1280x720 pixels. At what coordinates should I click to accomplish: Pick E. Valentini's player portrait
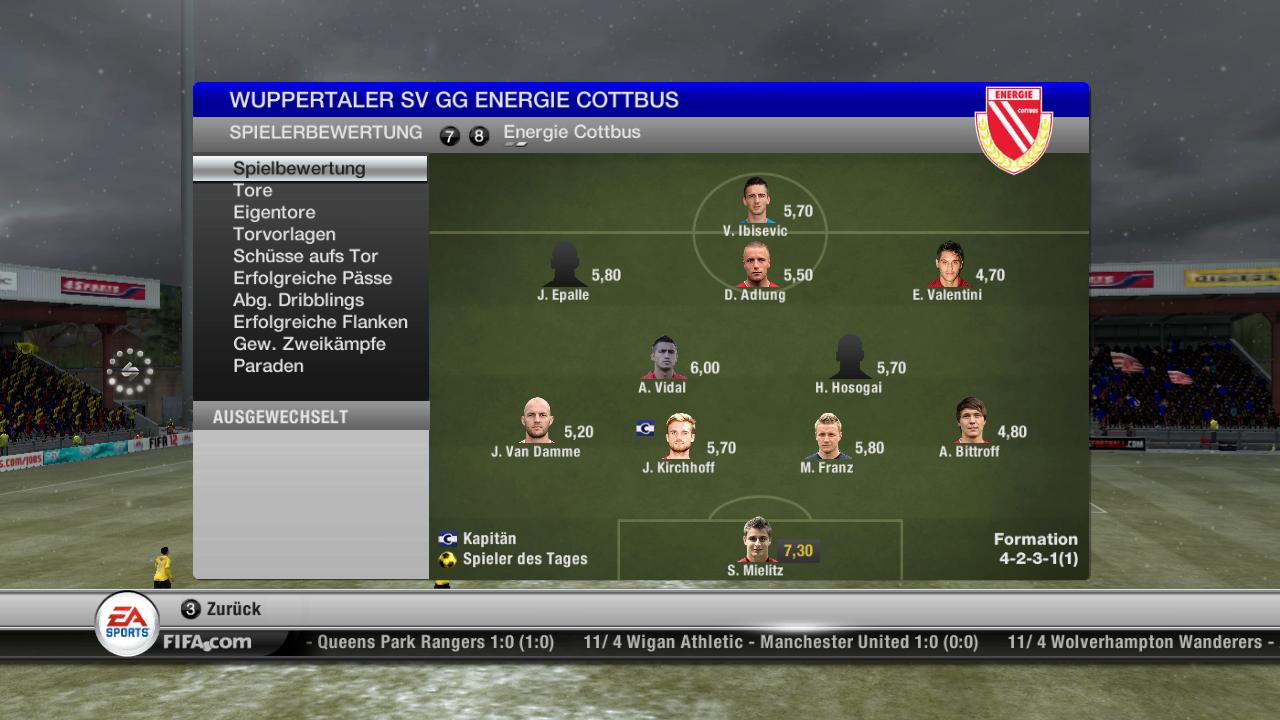pos(948,265)
